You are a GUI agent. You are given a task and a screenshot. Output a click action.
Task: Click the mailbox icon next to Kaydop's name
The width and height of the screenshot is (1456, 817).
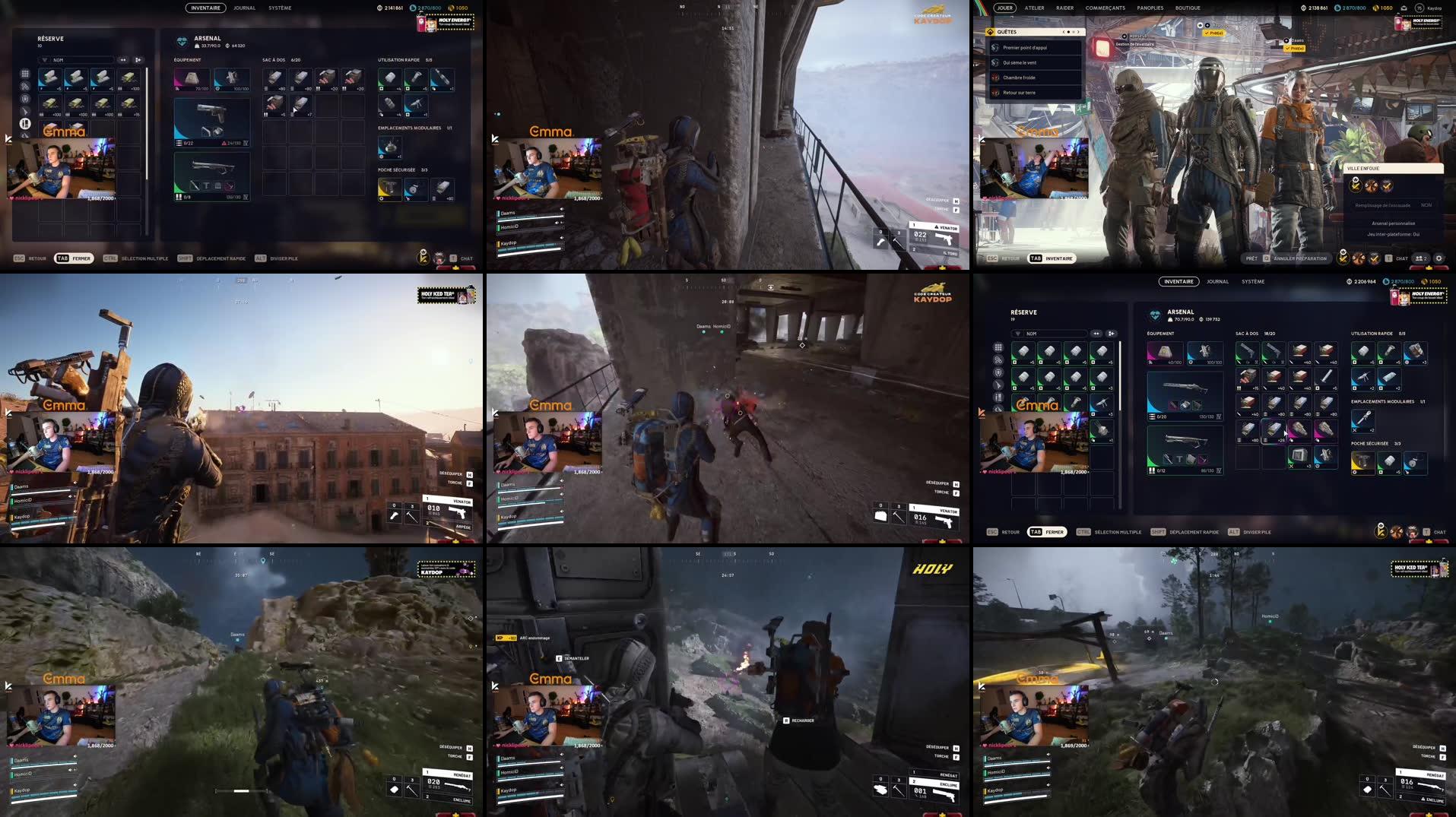click(1404, 8)
